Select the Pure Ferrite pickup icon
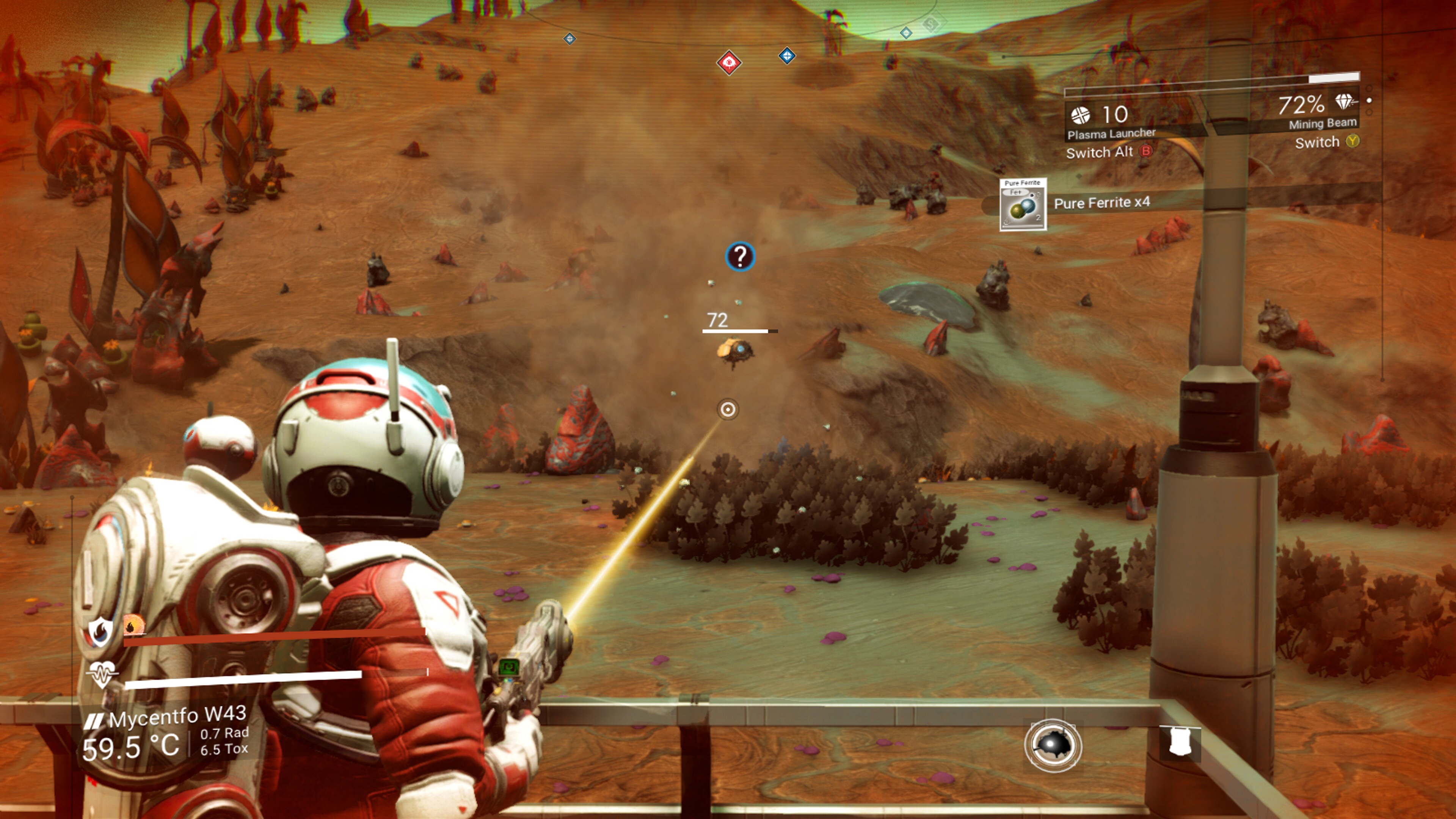The height and width of the screenshot is (819, 1456). (1023, 205)
